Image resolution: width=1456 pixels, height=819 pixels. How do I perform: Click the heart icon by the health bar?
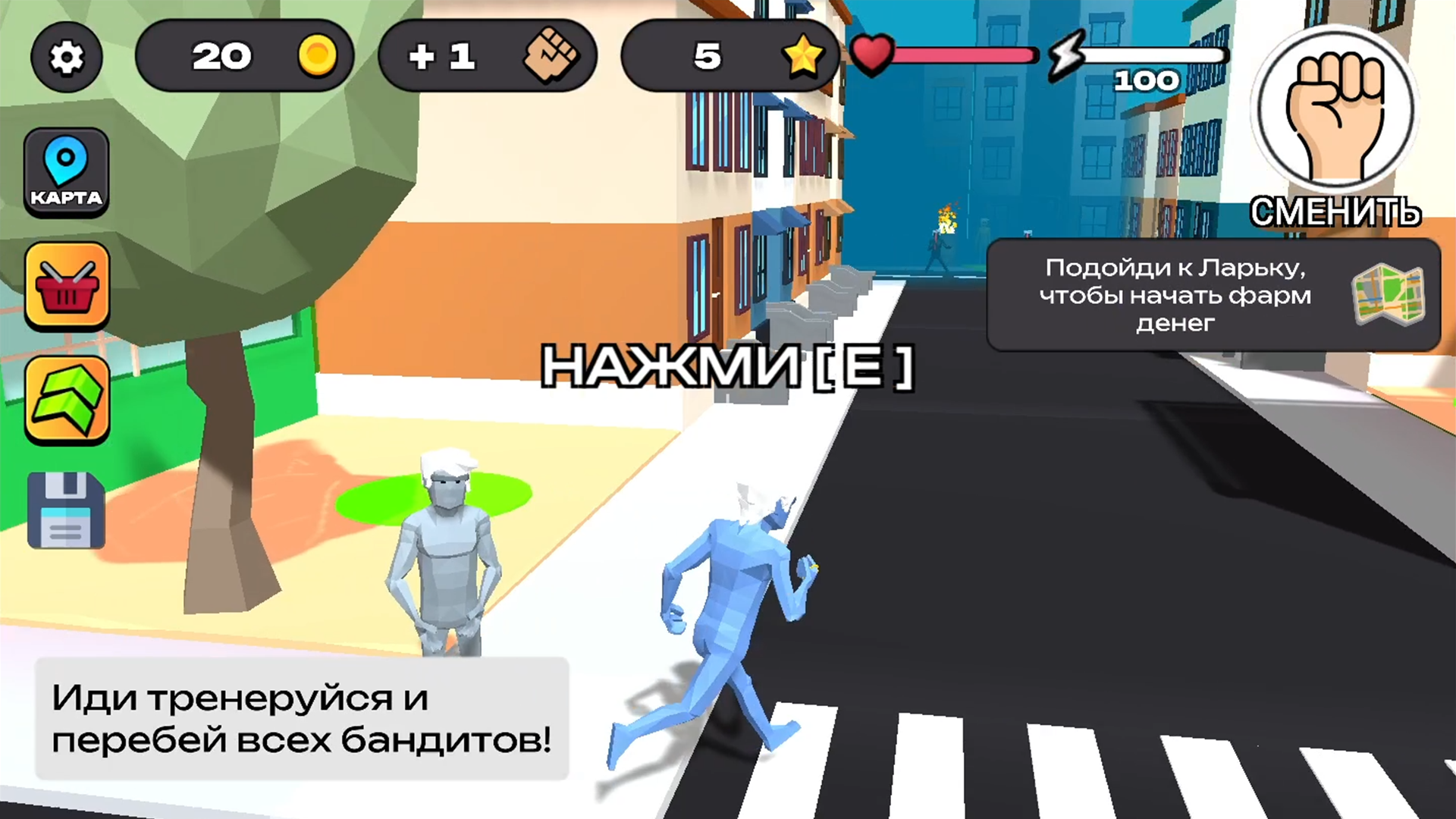tap(872, 55)
